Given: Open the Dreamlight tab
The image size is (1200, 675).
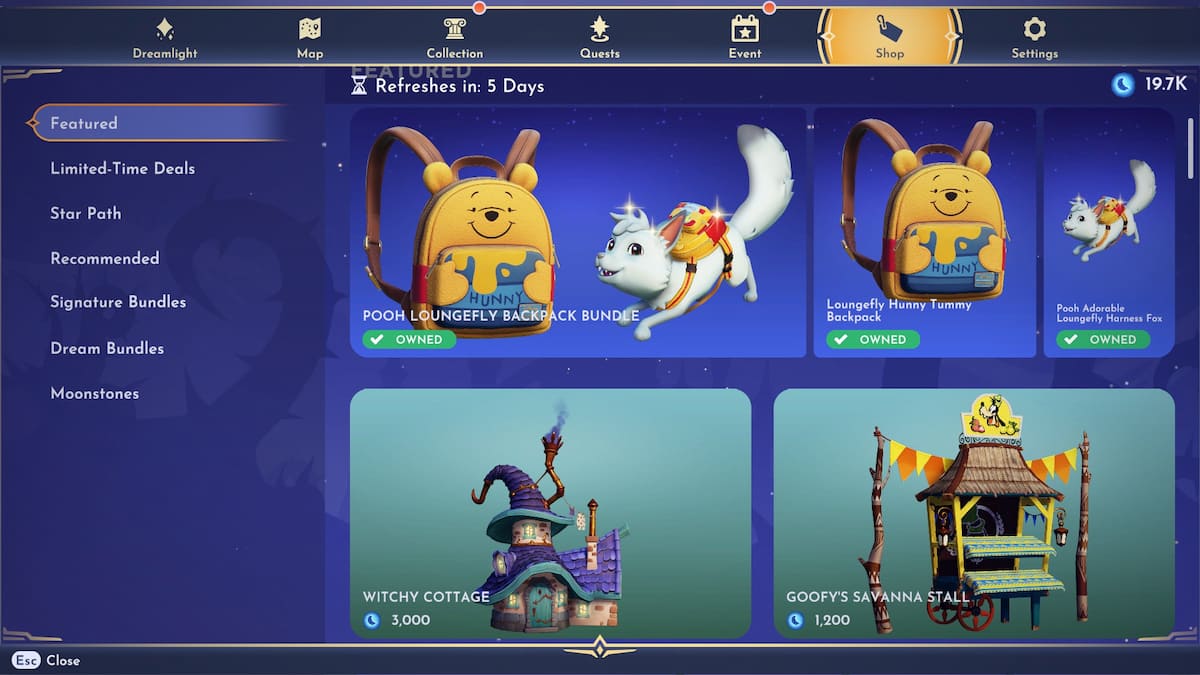Looking at the screenshot, I should [x=165, y=38].
